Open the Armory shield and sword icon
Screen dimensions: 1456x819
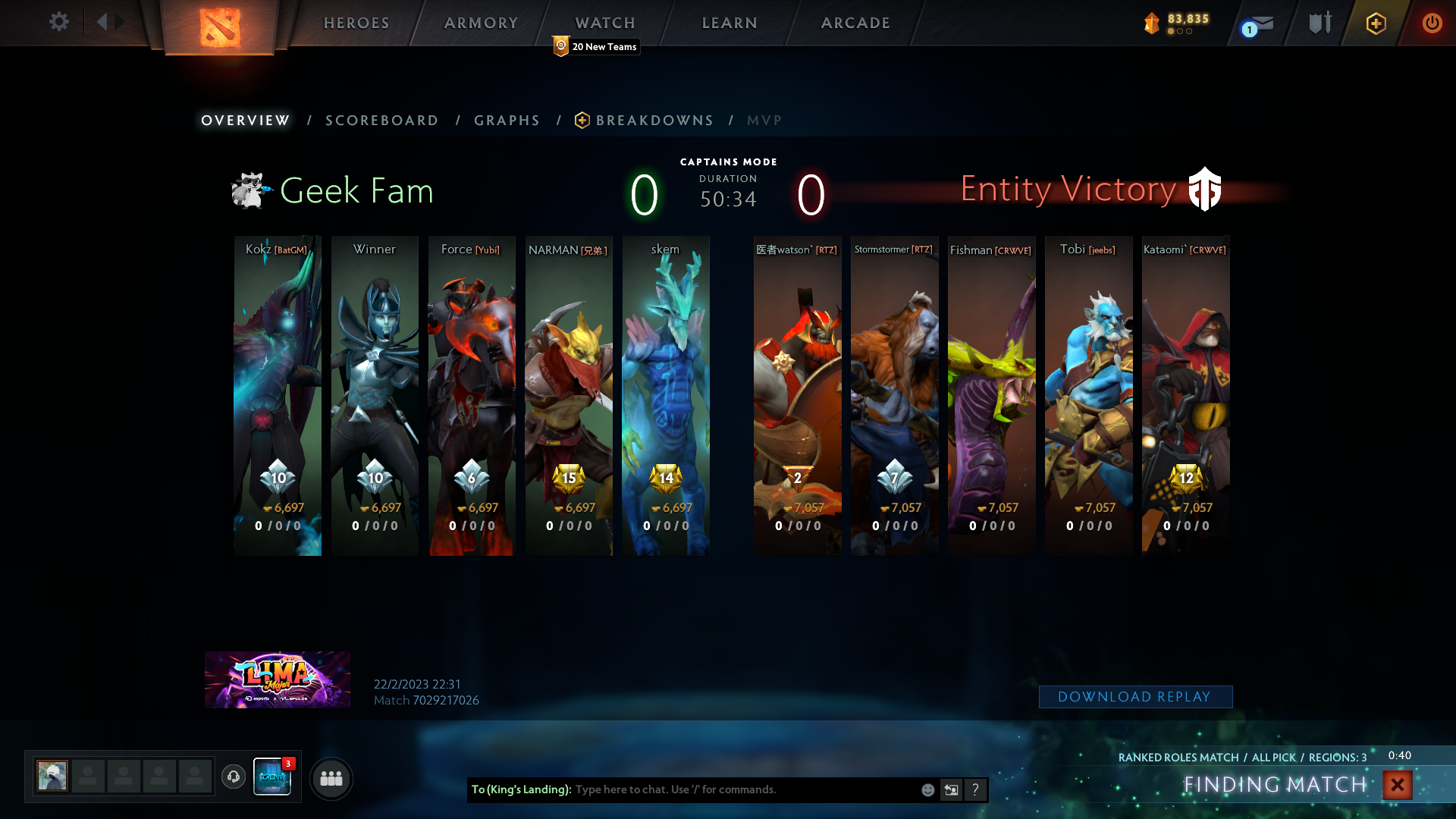click(1319, 23)
